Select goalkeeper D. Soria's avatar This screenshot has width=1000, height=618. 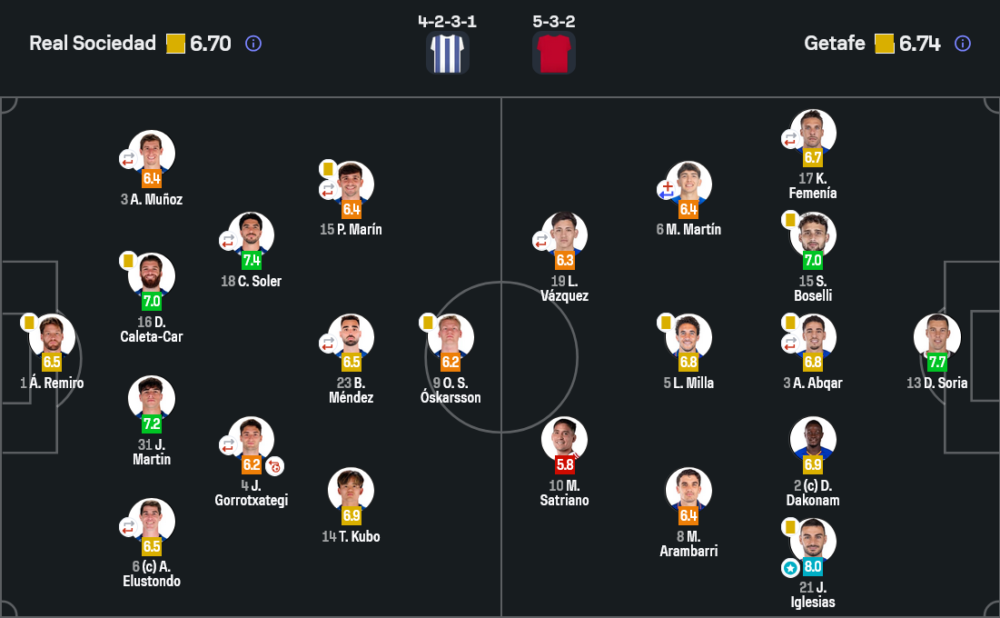pyautogui.click(x=937, y=336)
